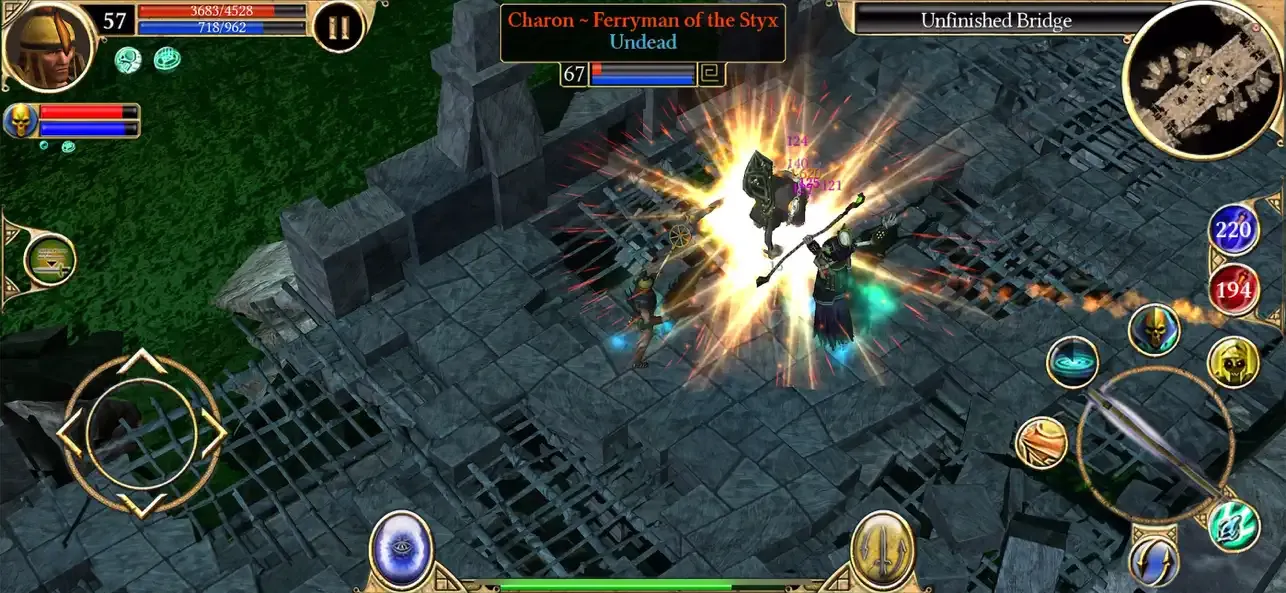
Task: Open the hero portrait character panel
Action: 47,45
